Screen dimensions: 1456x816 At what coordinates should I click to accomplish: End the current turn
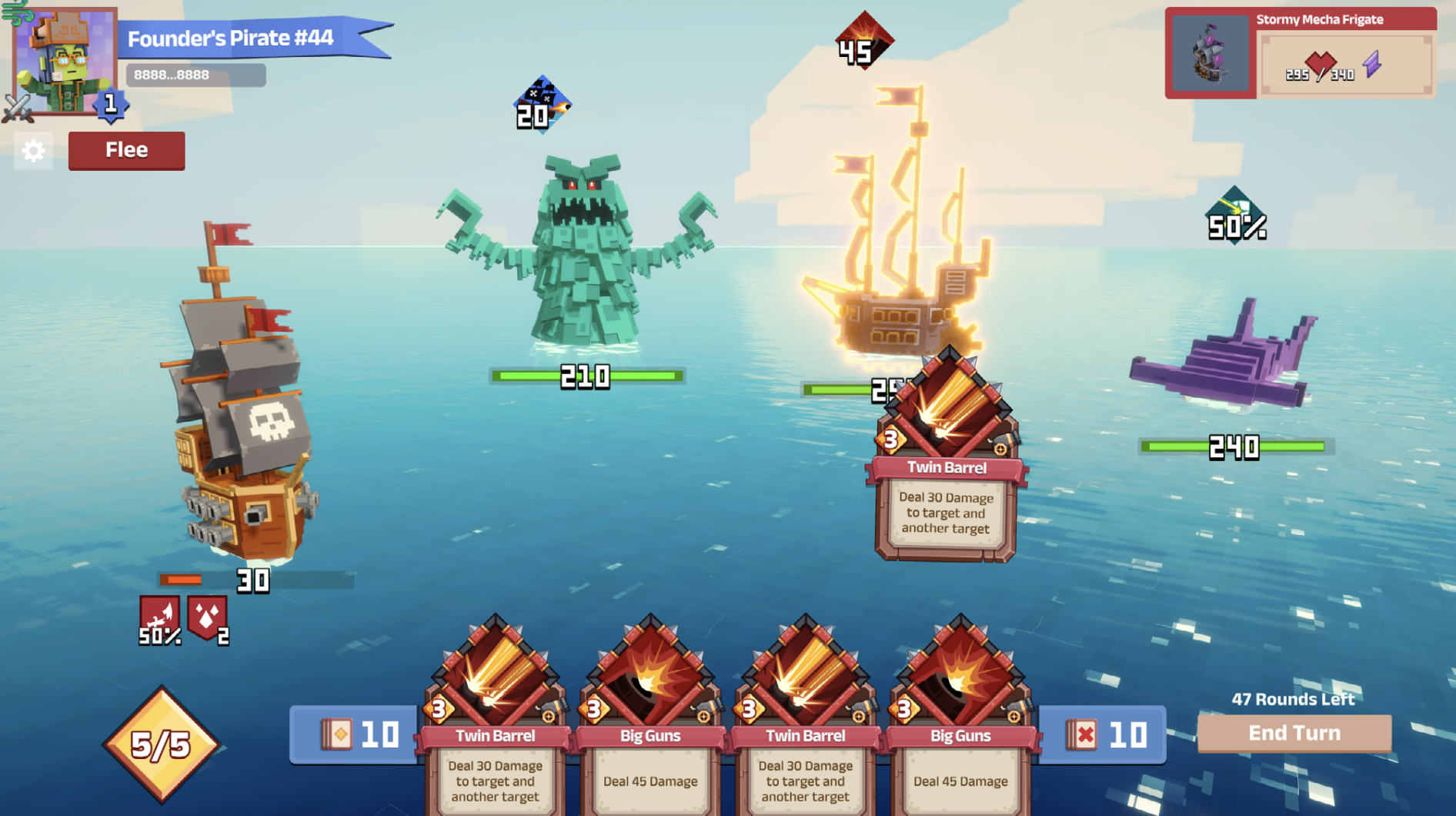[1294, 733]
